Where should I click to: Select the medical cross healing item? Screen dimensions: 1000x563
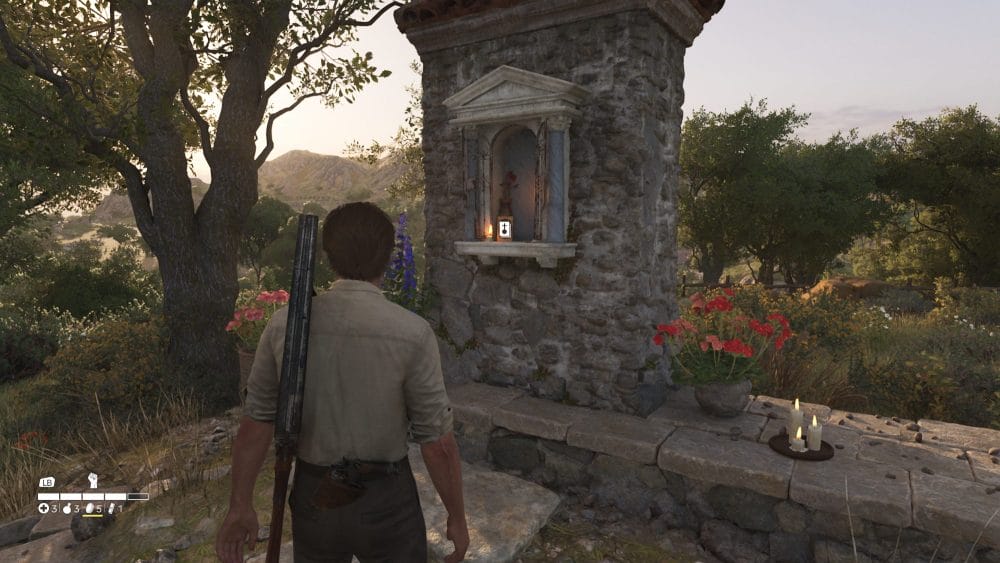(x=43, y=509)
